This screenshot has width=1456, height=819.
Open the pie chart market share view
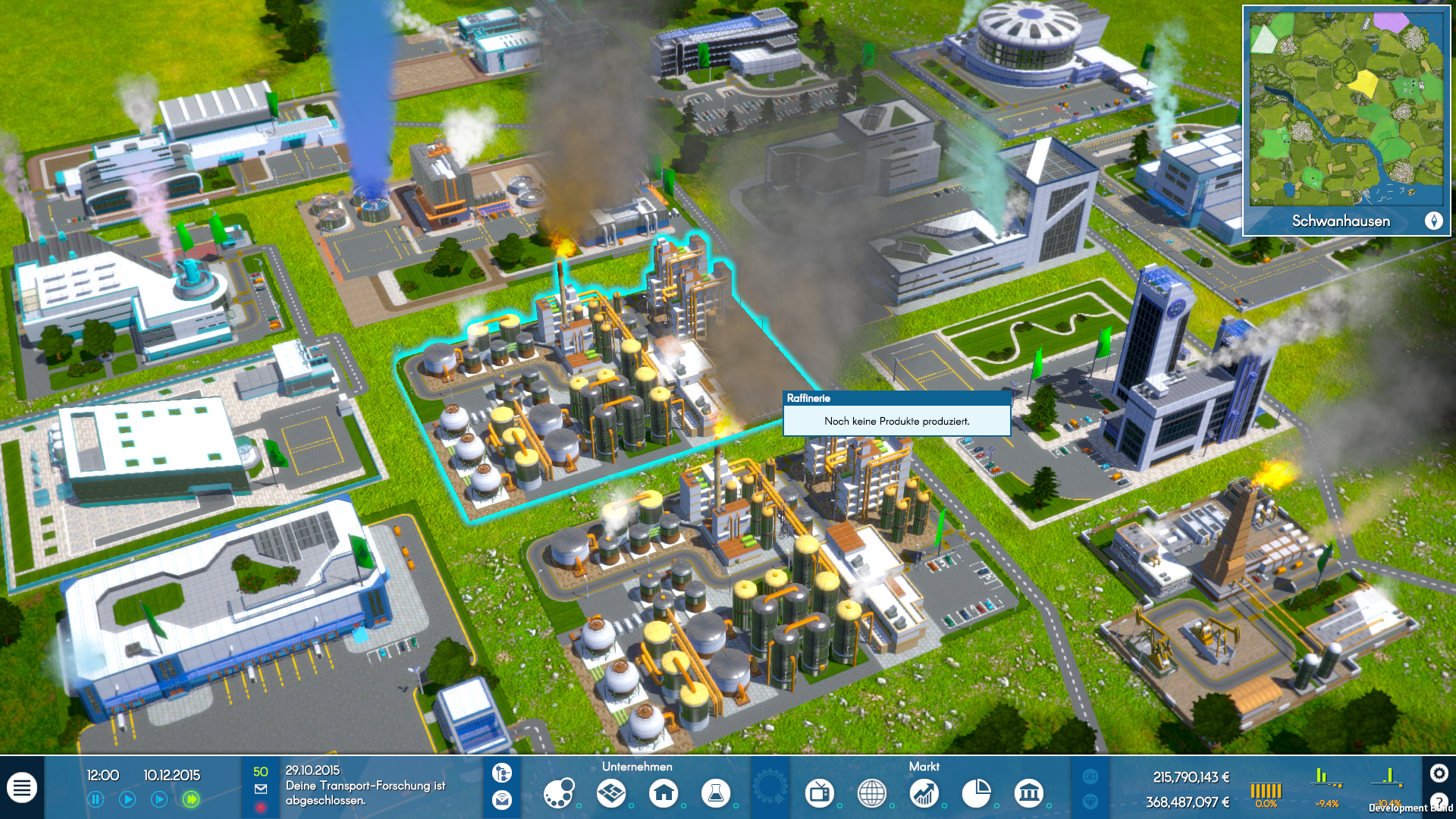click(x=977, y=794)
